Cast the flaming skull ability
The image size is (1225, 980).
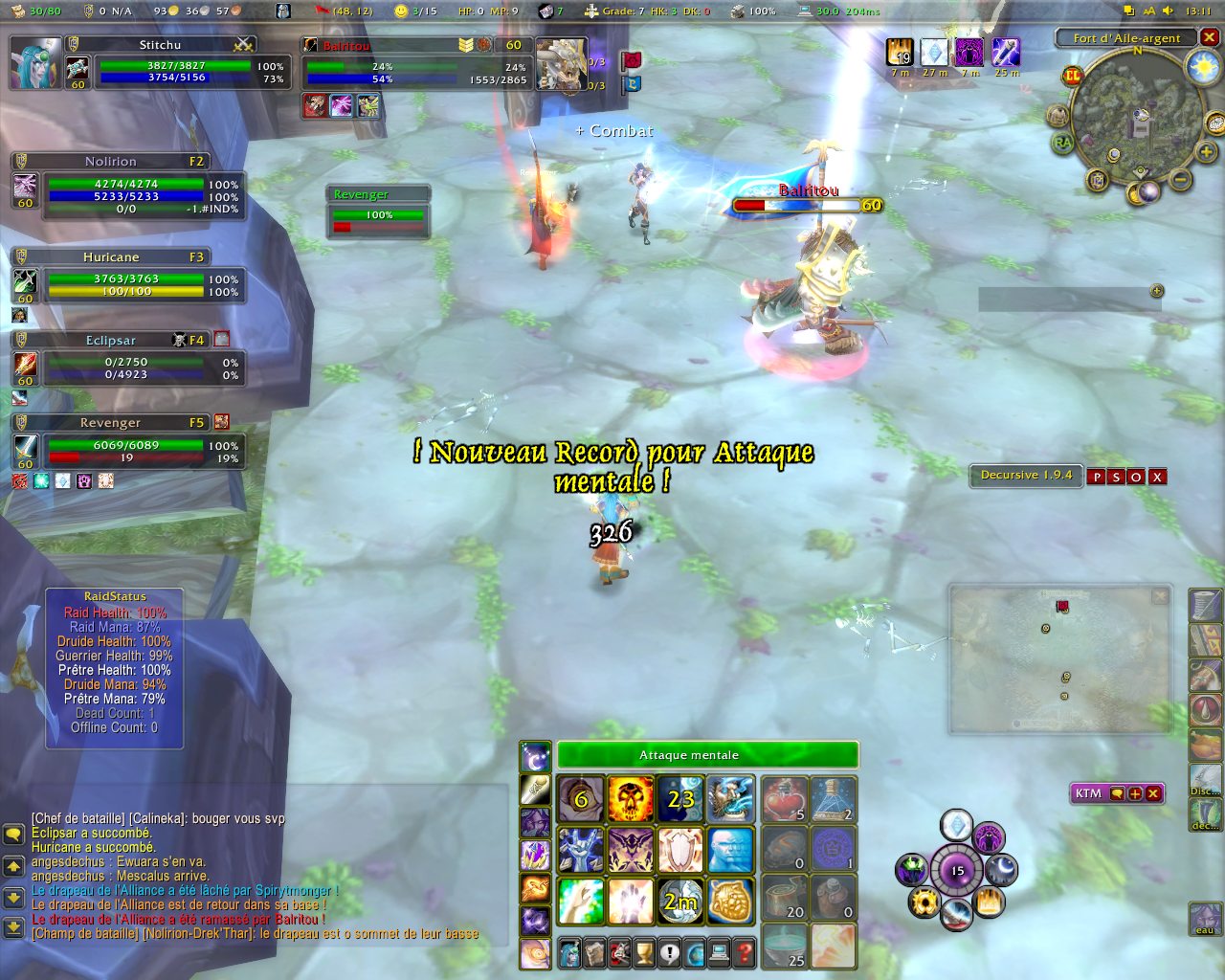click(631, 799)
